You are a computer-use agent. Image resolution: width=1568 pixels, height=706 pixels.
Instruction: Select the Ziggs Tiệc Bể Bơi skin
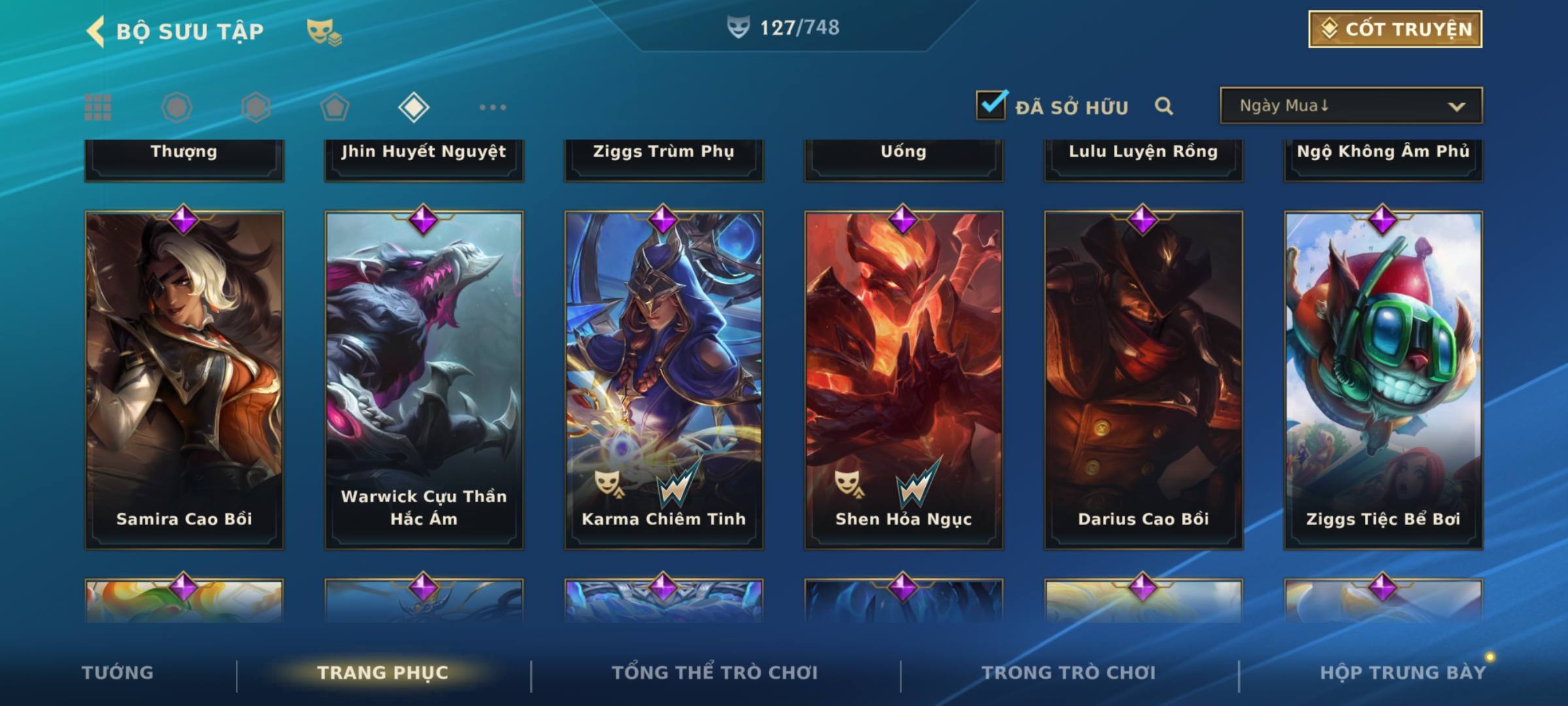(1383, 379)
